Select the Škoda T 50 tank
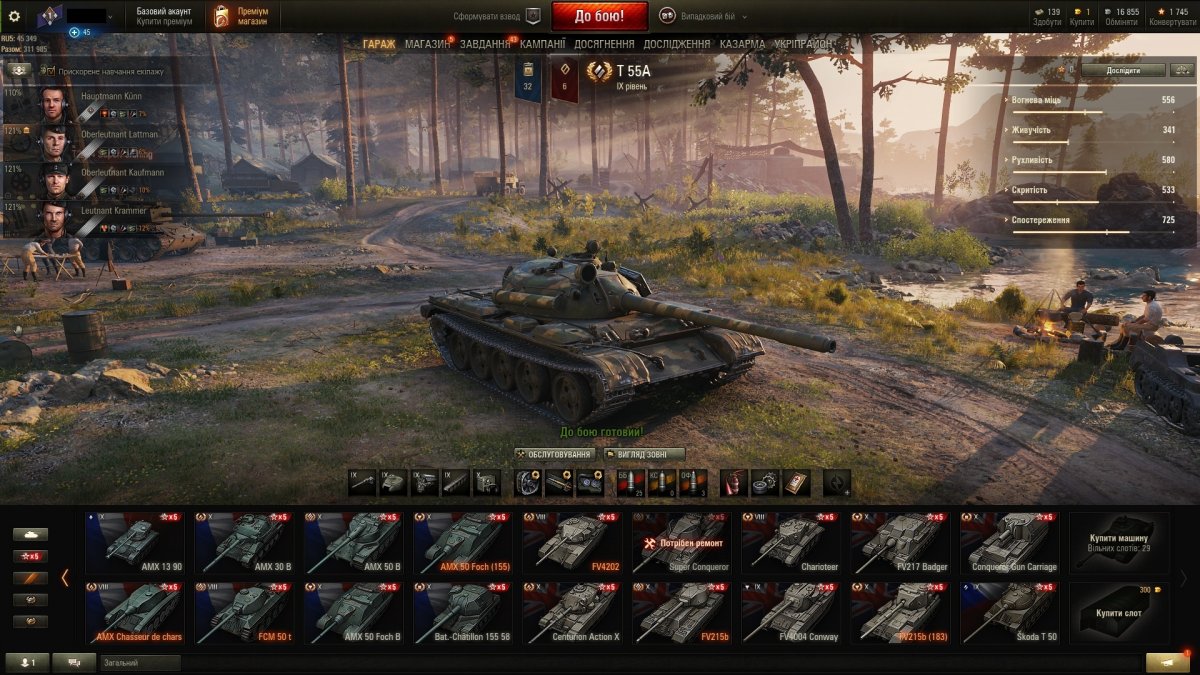Screen dimensions: 1200x675 coord(1011,613)
